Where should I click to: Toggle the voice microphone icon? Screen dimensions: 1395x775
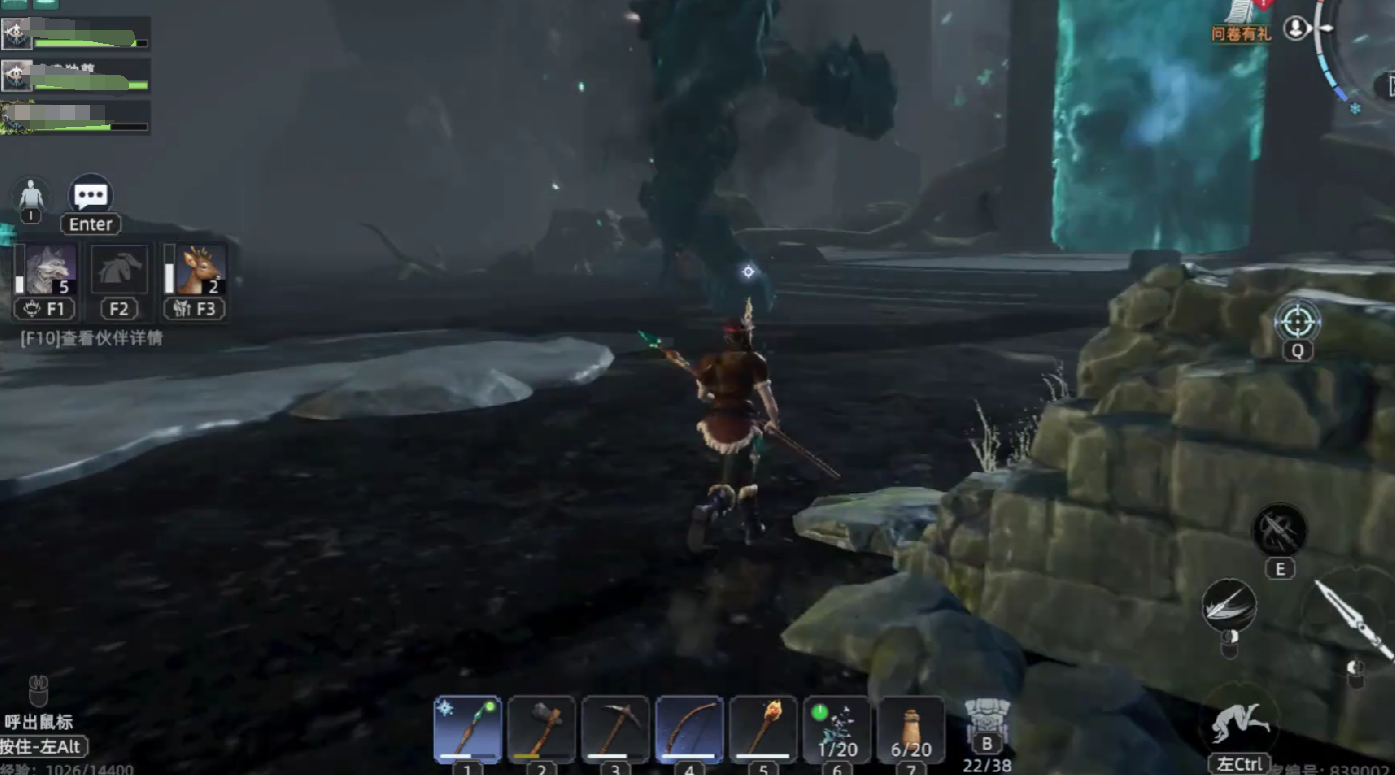coord(1297,28)
